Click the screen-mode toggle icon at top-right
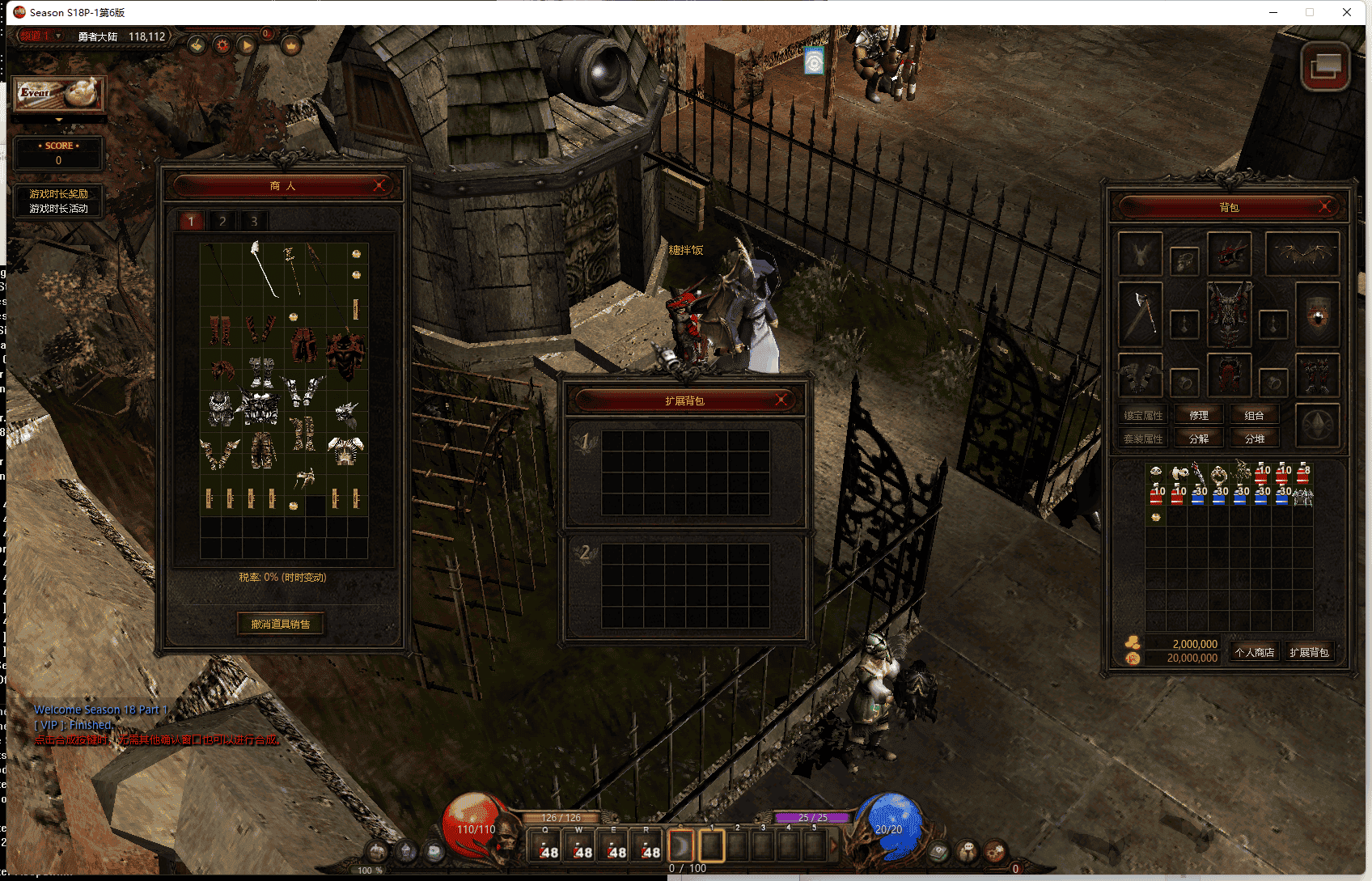Image resolution: width=1372 pixels, height=881 pixels. (1327, 67)
